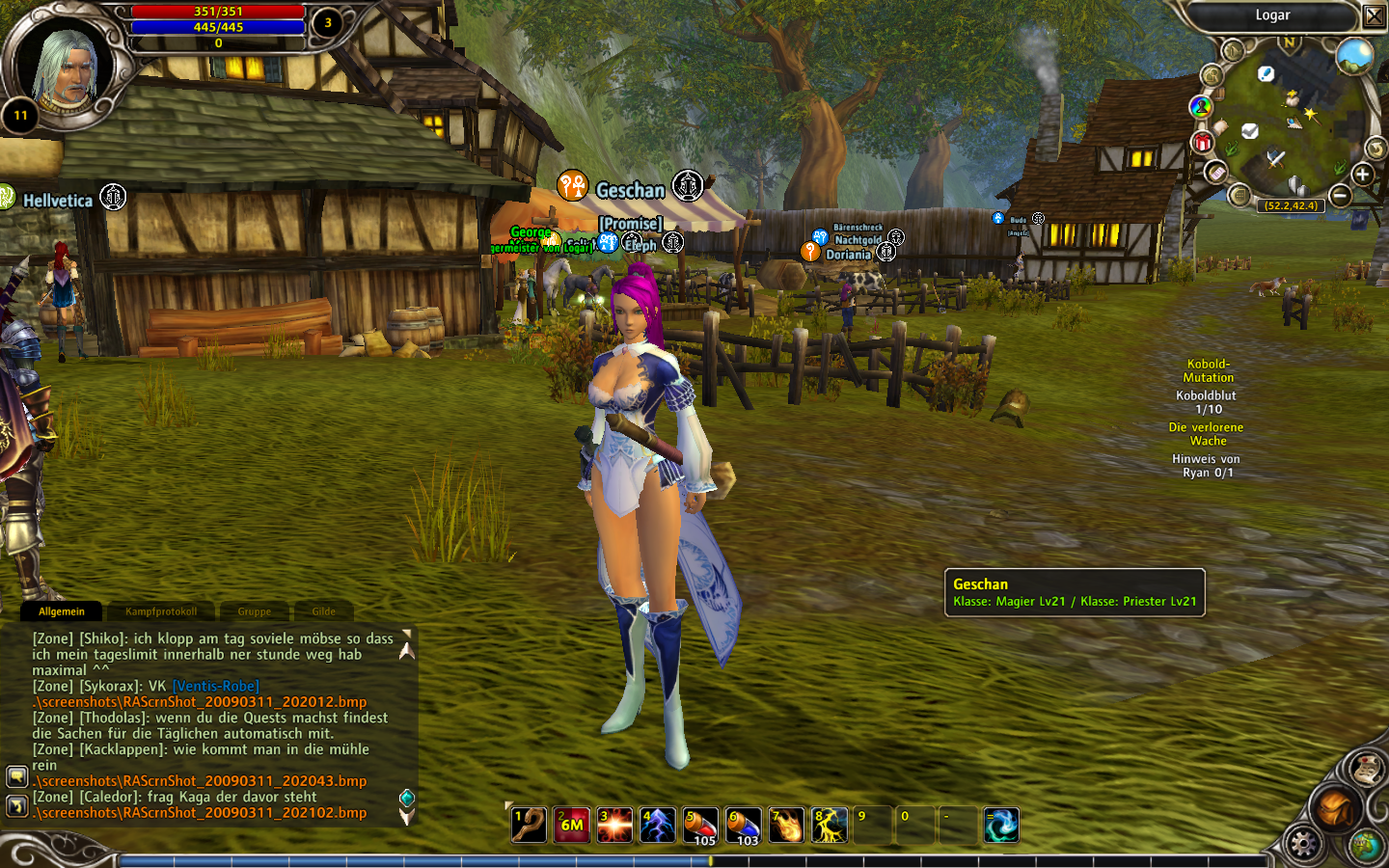Open the red gift box icon
Screen dimensions: 1389x868
tap(1202, 143)
